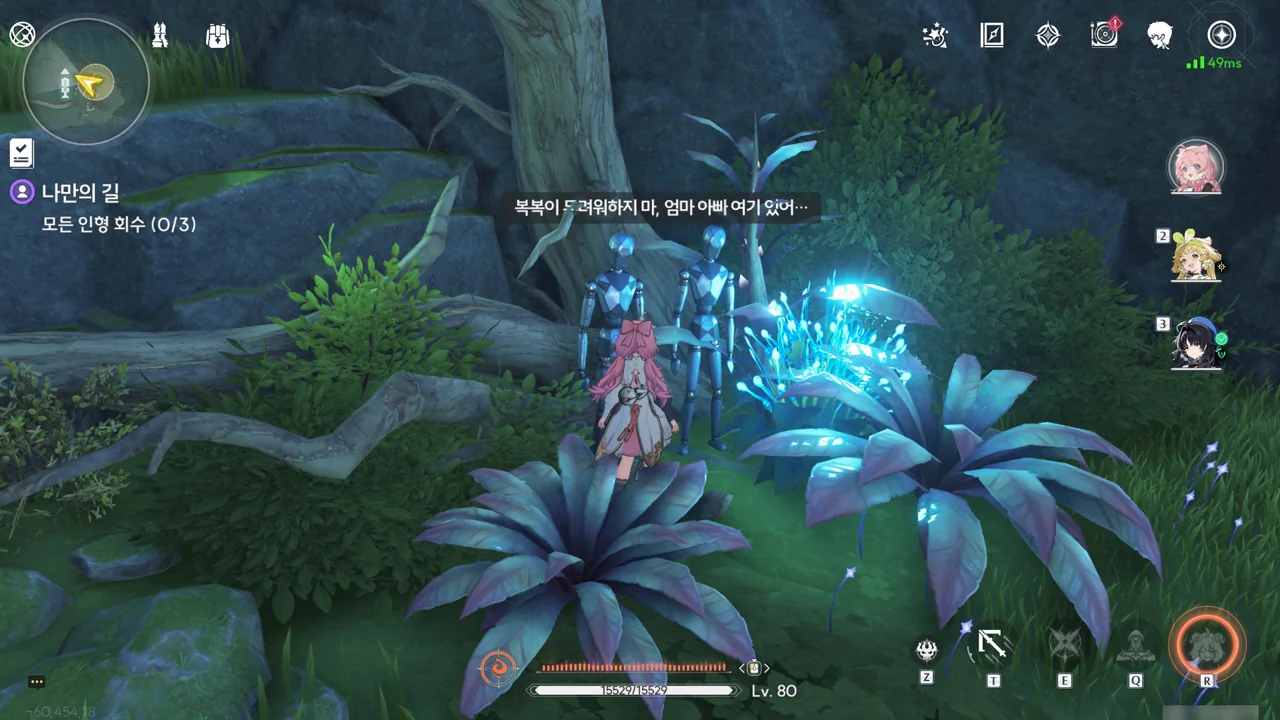The width and height of the screenshot is (1280, 720).
Task: Switch to the dark-haired party member in slot 3
Action: (1198, 343)
